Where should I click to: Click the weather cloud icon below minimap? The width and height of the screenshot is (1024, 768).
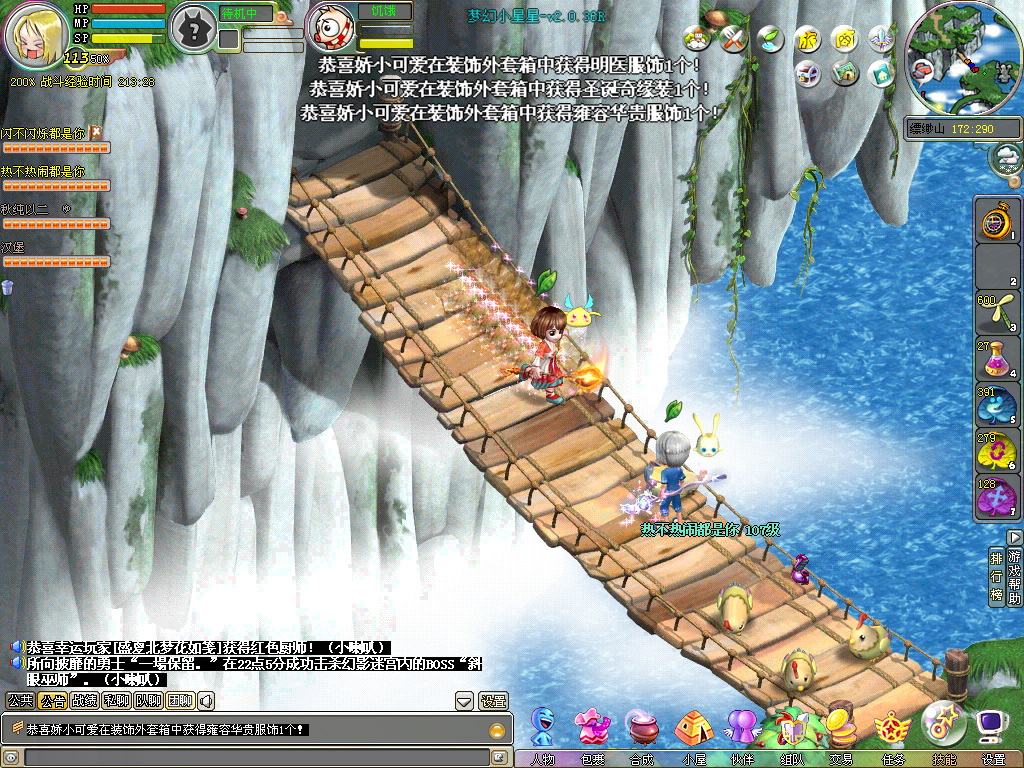(x=1007, y=157)
